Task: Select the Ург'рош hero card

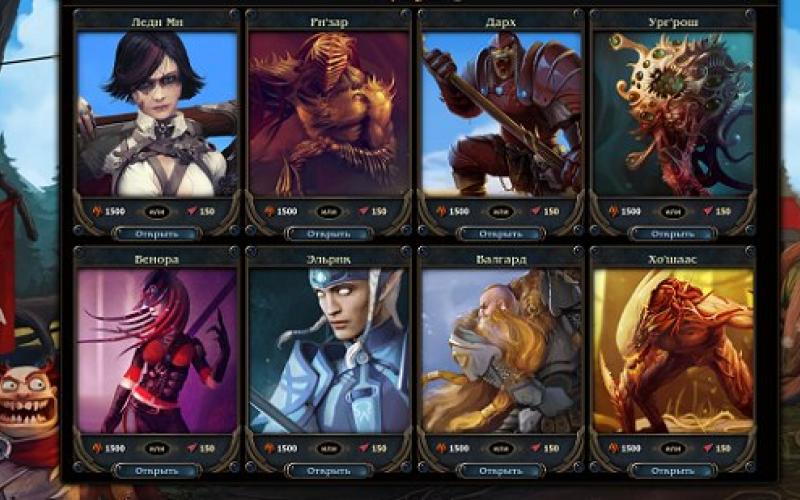Action: [673, 113]
